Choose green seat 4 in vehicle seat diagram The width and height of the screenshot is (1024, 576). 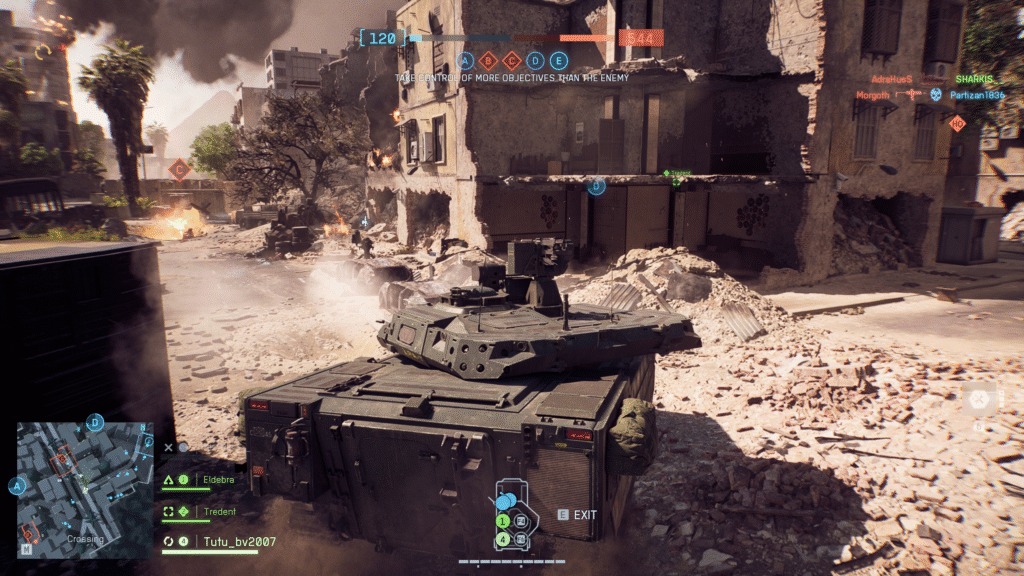coord(503,539)
